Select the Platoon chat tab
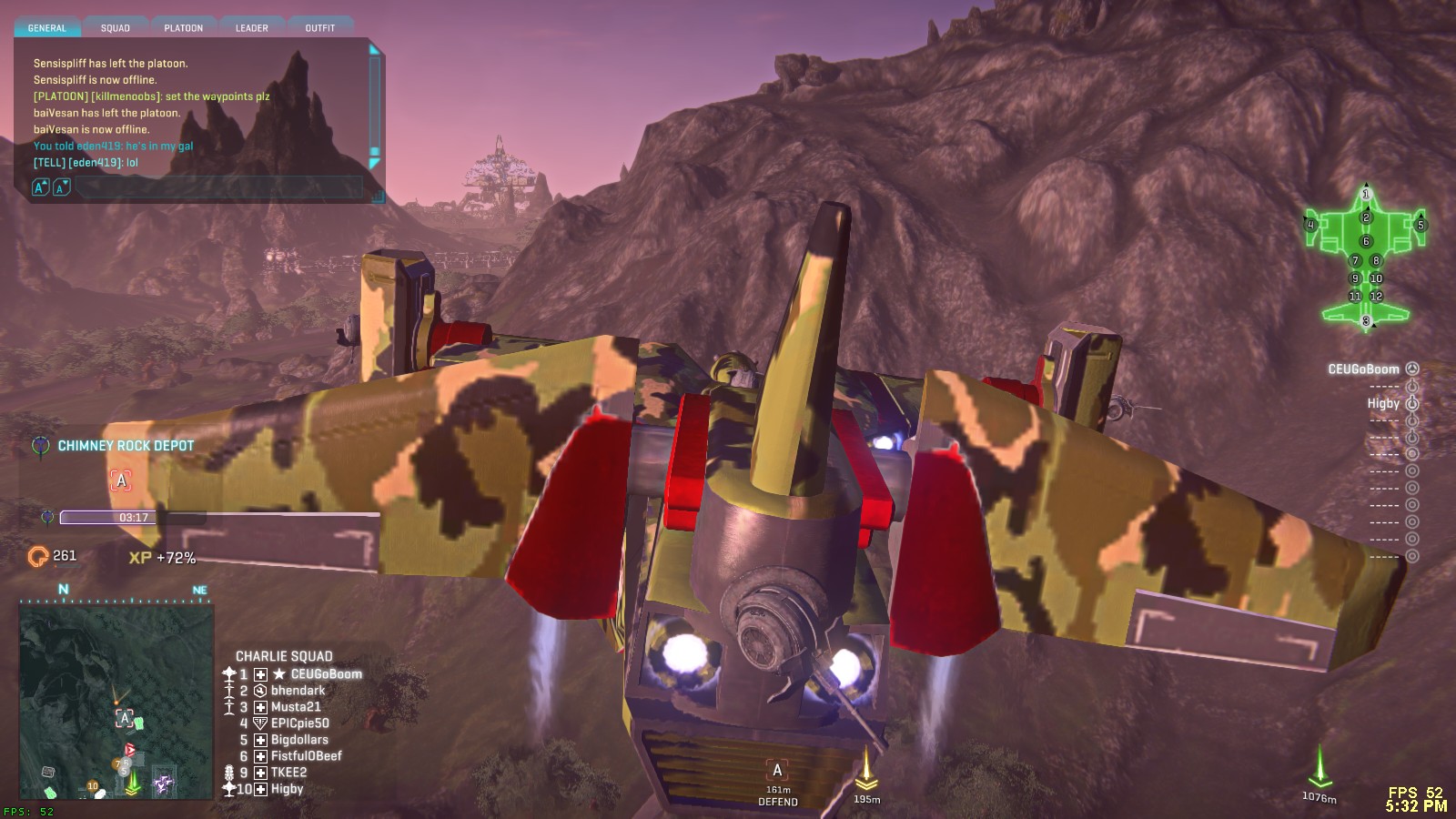The height and width of the screenshot is (819, 1456). [184, 28]
